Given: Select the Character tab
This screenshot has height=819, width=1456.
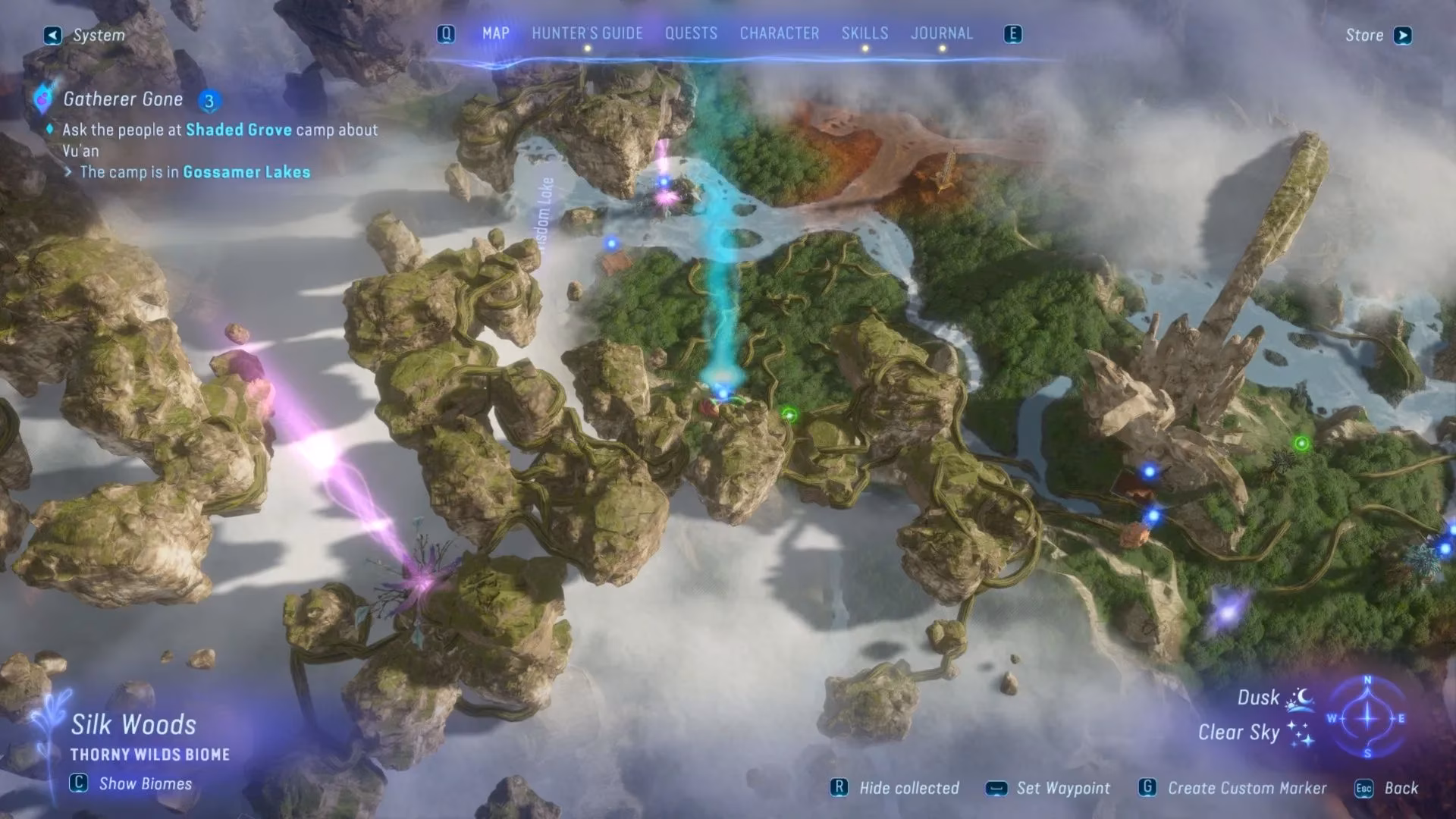Looking at the screenshot, I should [x=779, y=33].
